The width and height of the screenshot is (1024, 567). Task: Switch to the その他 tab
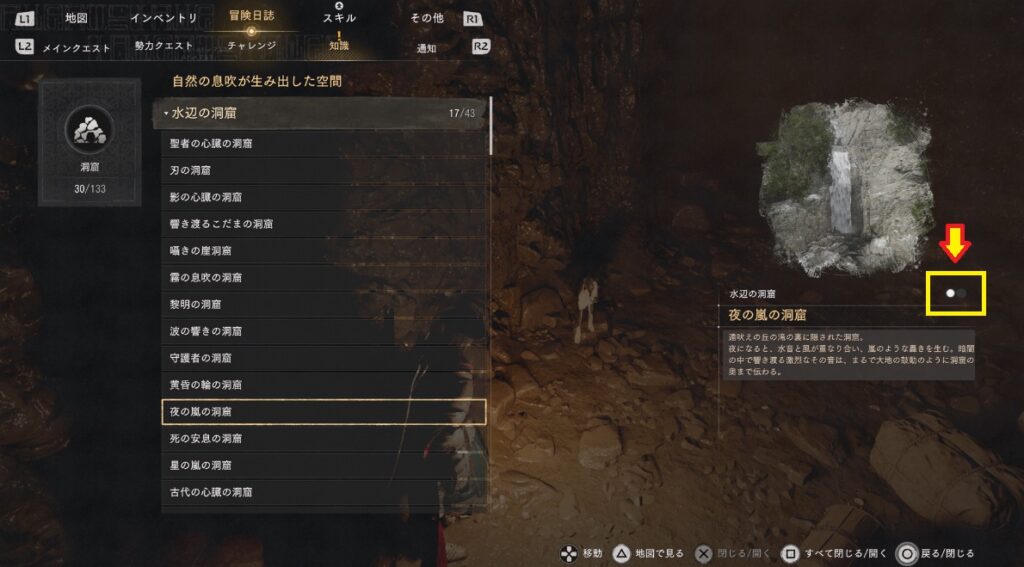click(x=427, y=18)
